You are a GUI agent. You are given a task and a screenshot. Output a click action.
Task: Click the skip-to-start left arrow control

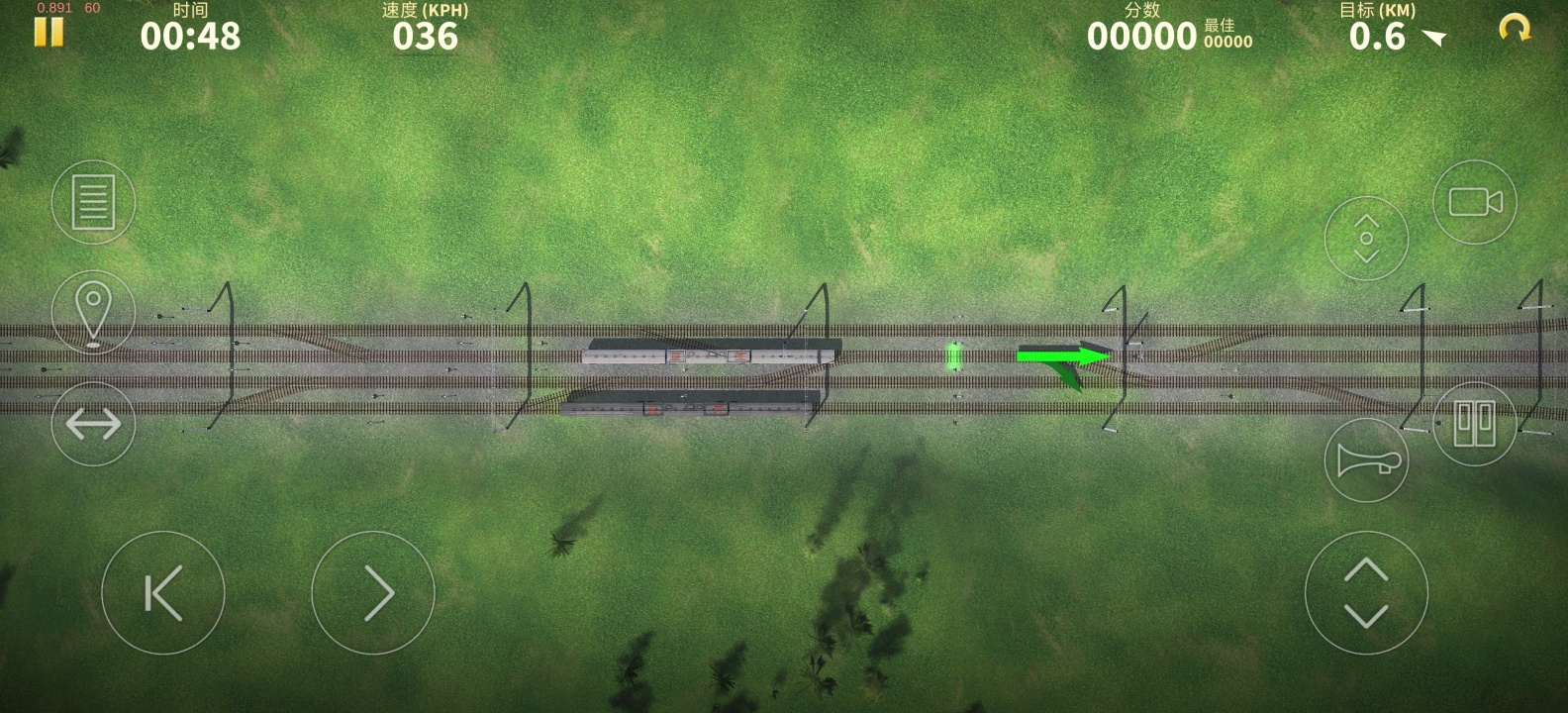click(x=163, y=593)
